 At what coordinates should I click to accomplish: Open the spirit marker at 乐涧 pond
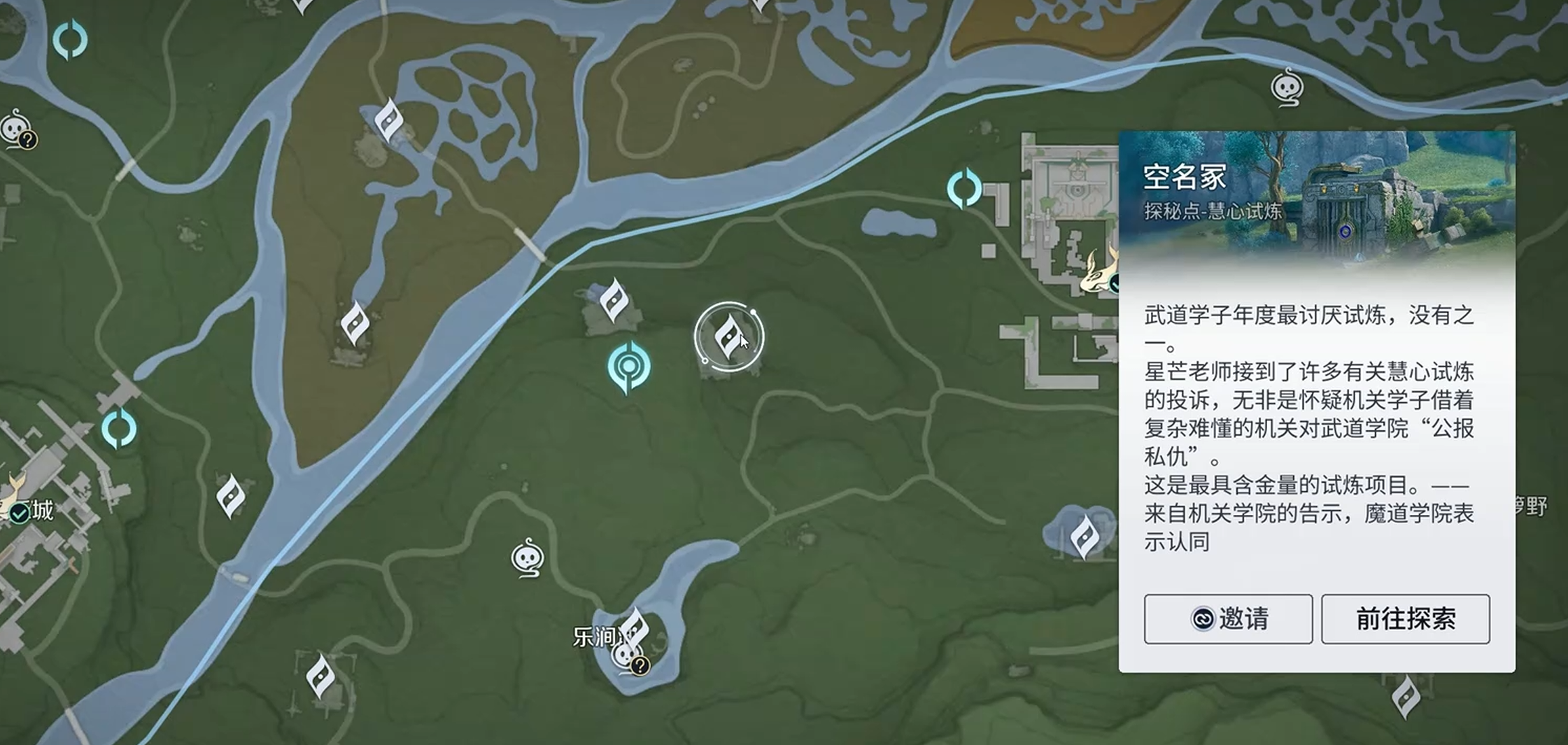(625, 655)
